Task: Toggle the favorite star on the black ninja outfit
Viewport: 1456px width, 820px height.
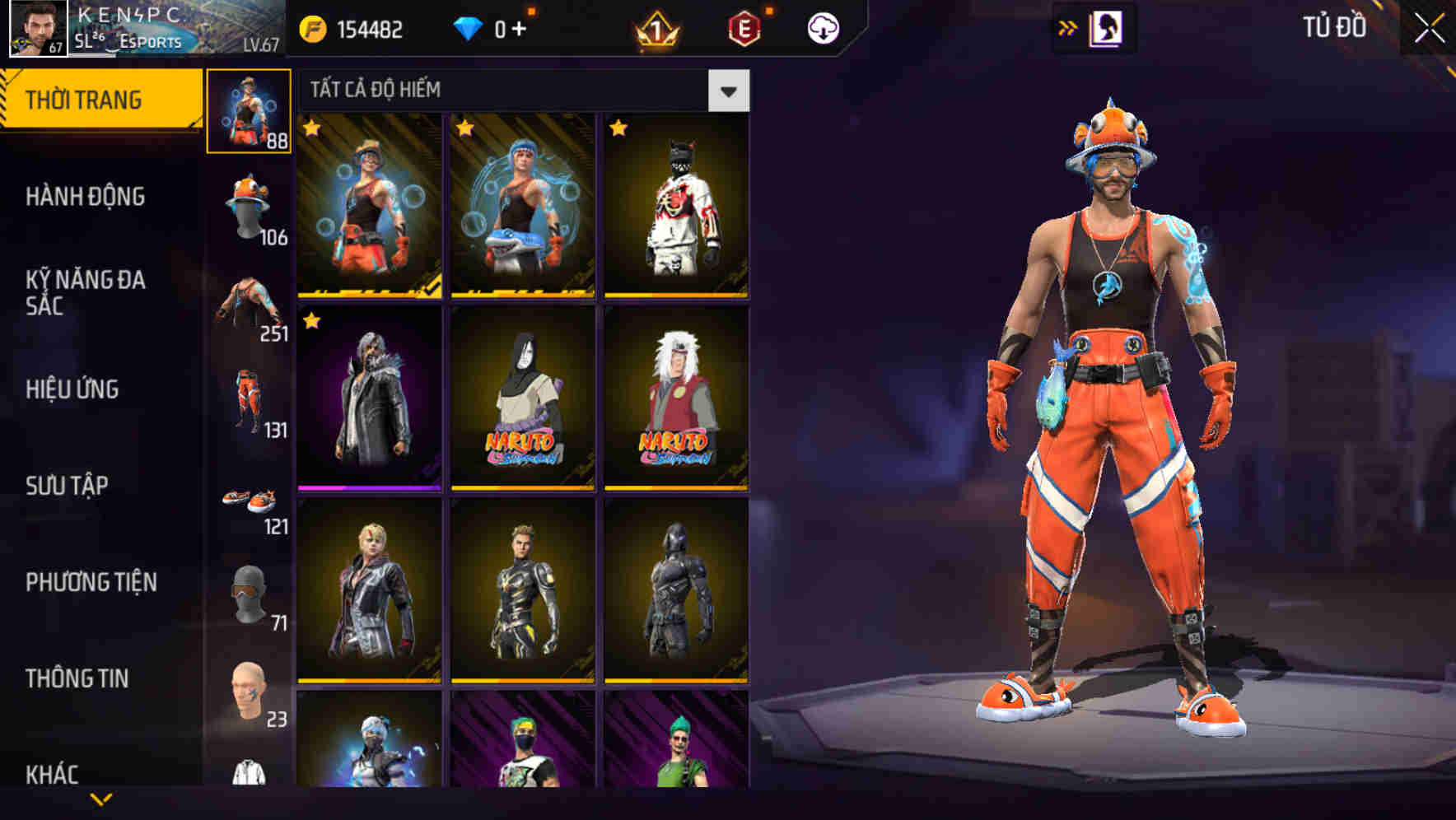Action: click(618, 128)
